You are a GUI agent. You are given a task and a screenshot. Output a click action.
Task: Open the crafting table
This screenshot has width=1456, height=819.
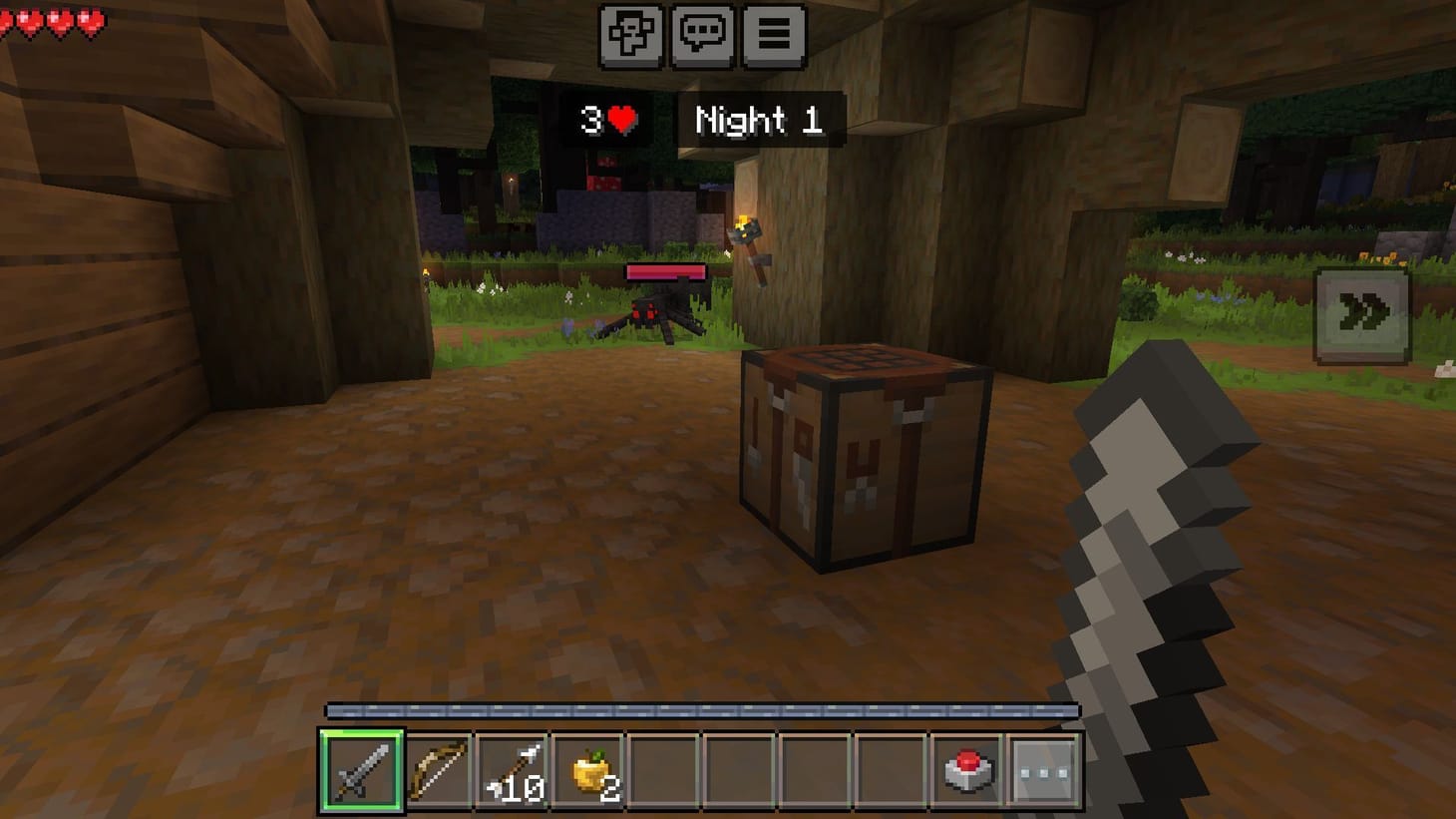[863, 454]
